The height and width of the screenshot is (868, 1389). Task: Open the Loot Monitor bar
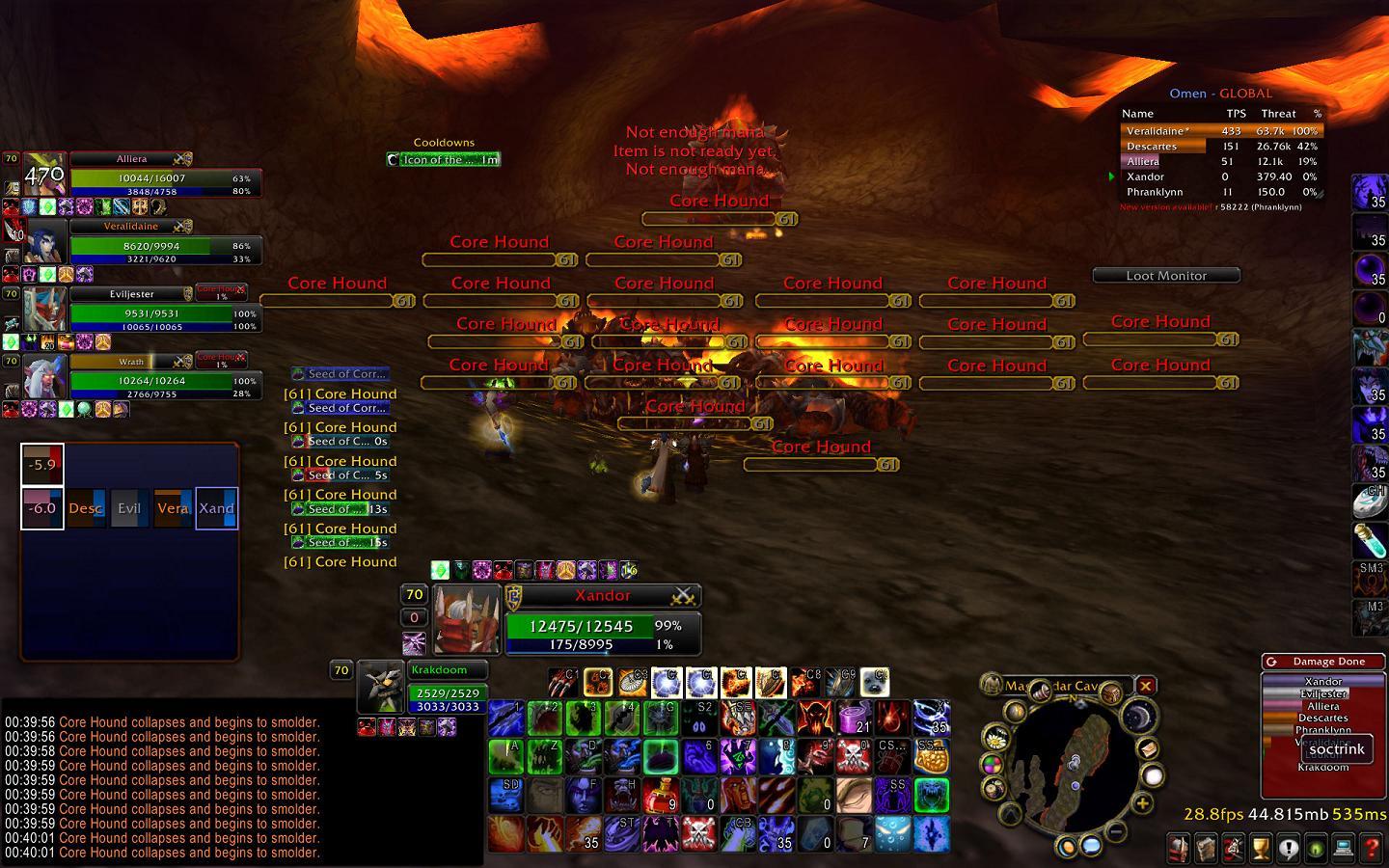tap(1166, 276)
